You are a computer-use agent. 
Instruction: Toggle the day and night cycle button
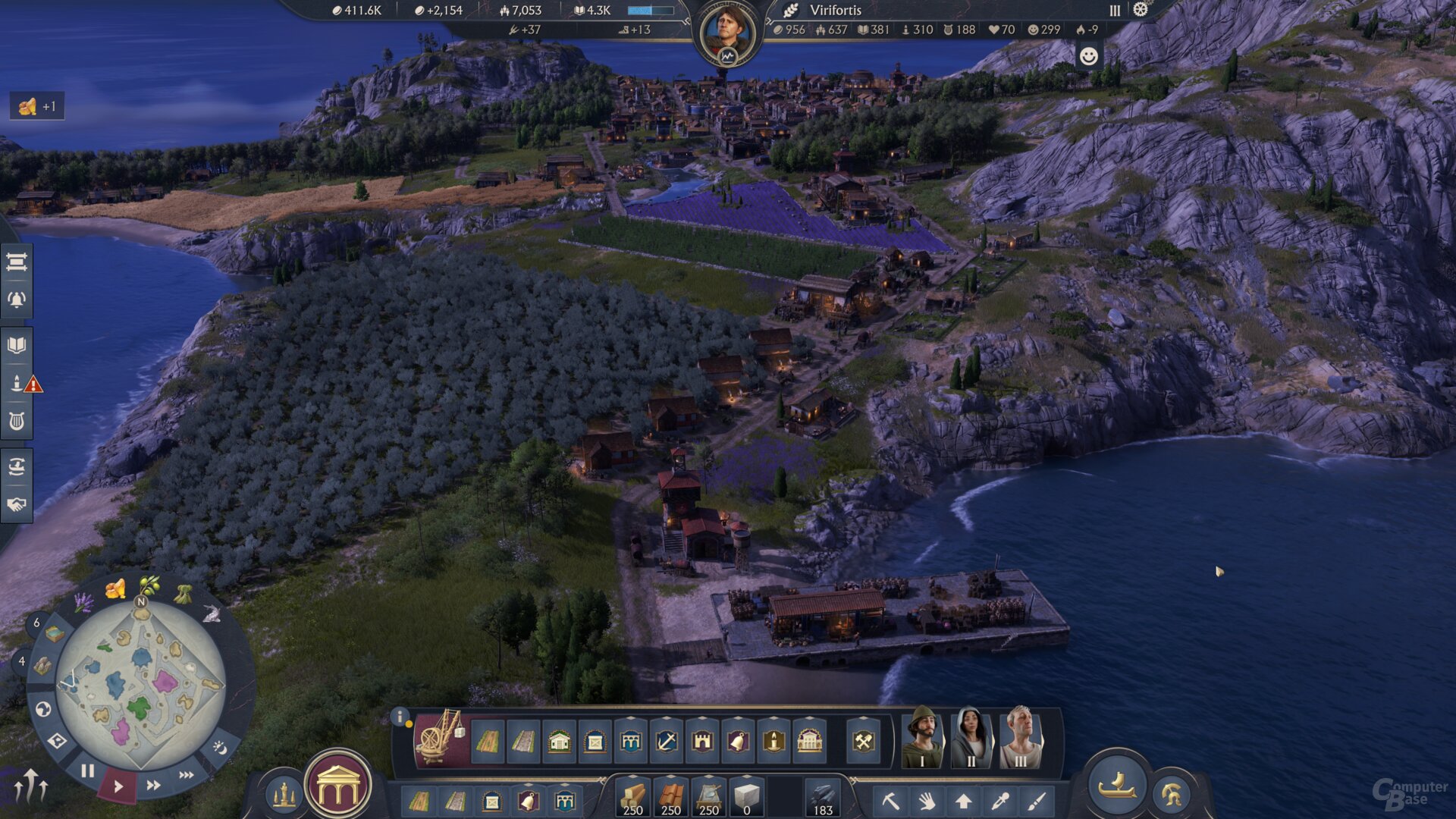point(220,748)
